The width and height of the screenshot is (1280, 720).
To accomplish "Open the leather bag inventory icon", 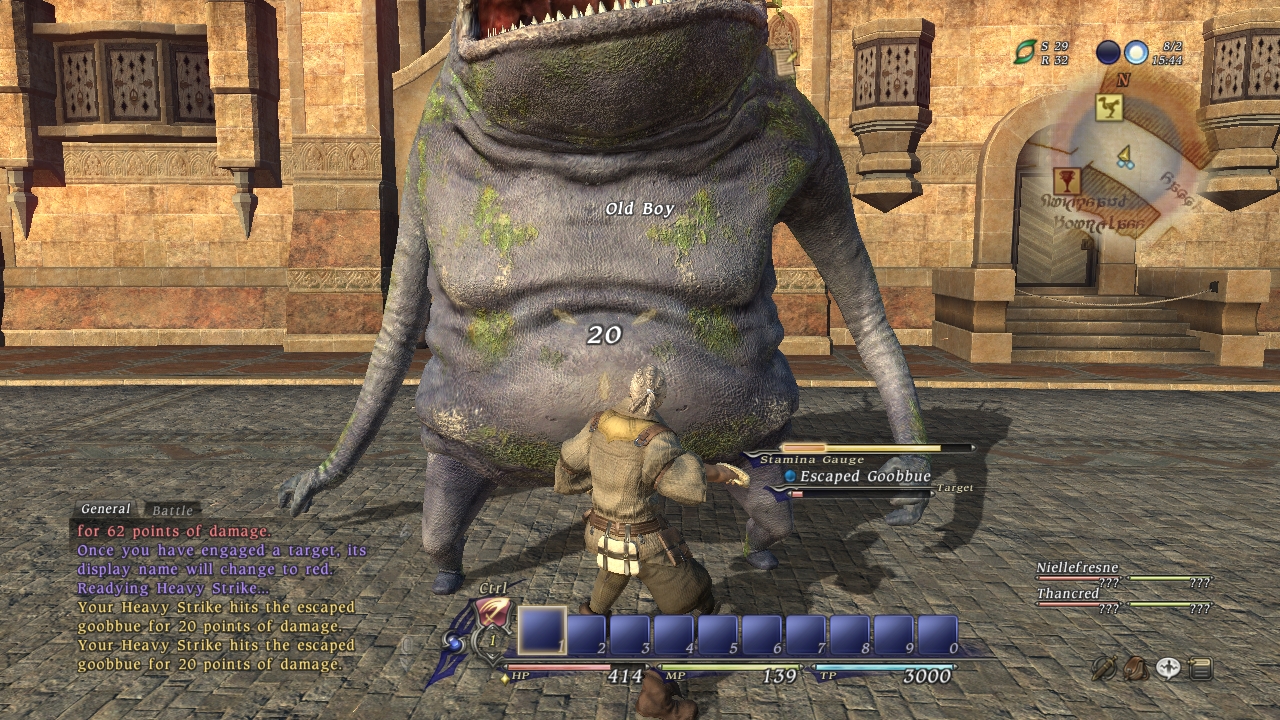I will (1136, 668).
